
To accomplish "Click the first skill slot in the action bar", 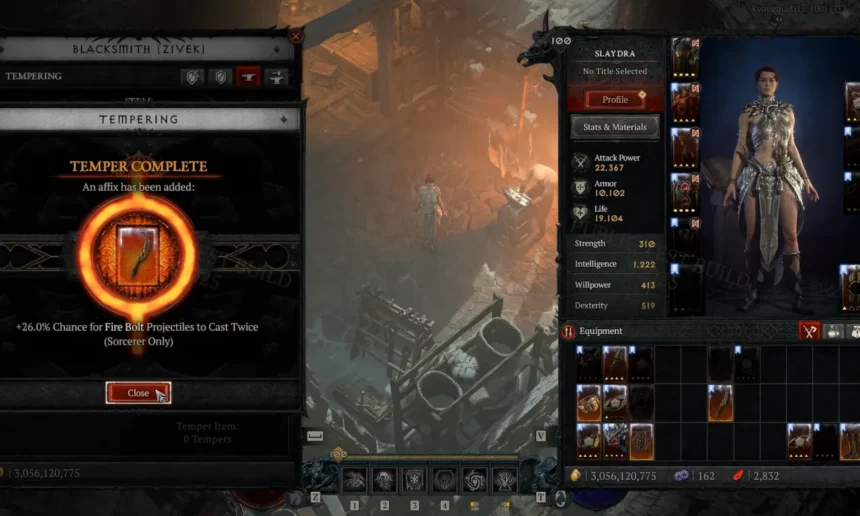I will pos(354,480).
